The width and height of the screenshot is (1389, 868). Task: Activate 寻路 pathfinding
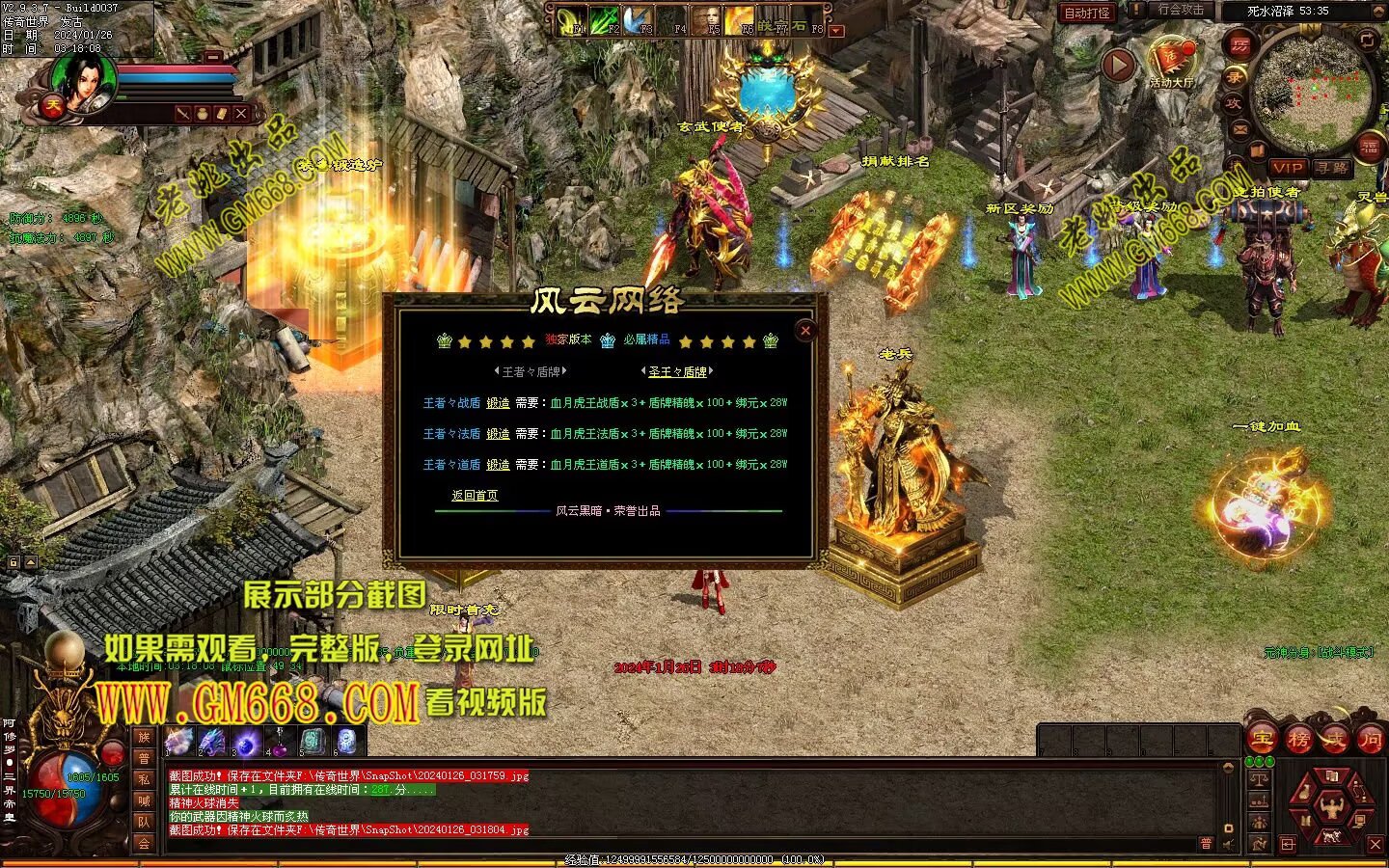pyautogui.click(x=1332, y=168)
